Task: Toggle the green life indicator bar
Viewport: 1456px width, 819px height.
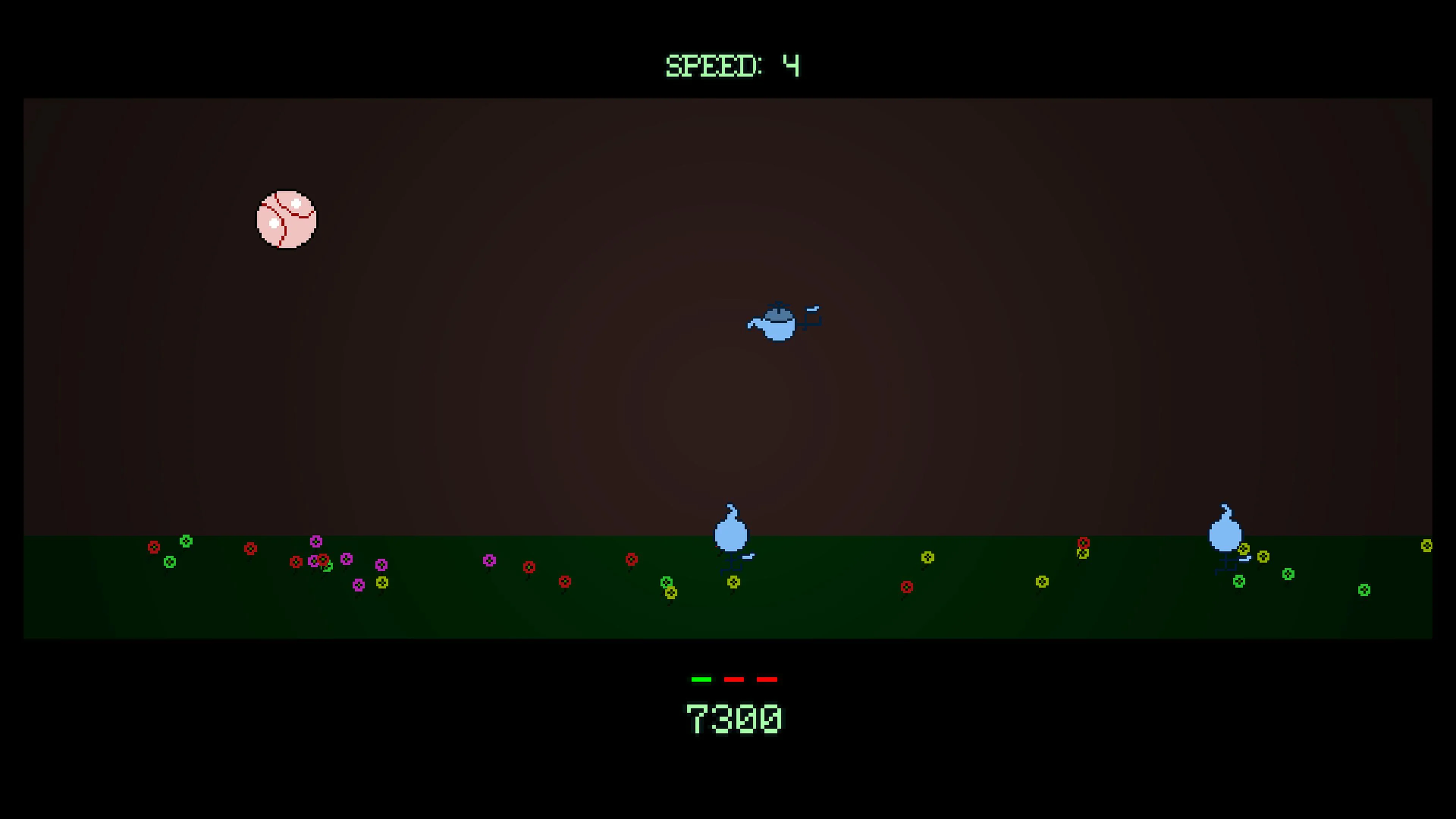Action: [x=701, y=679]
